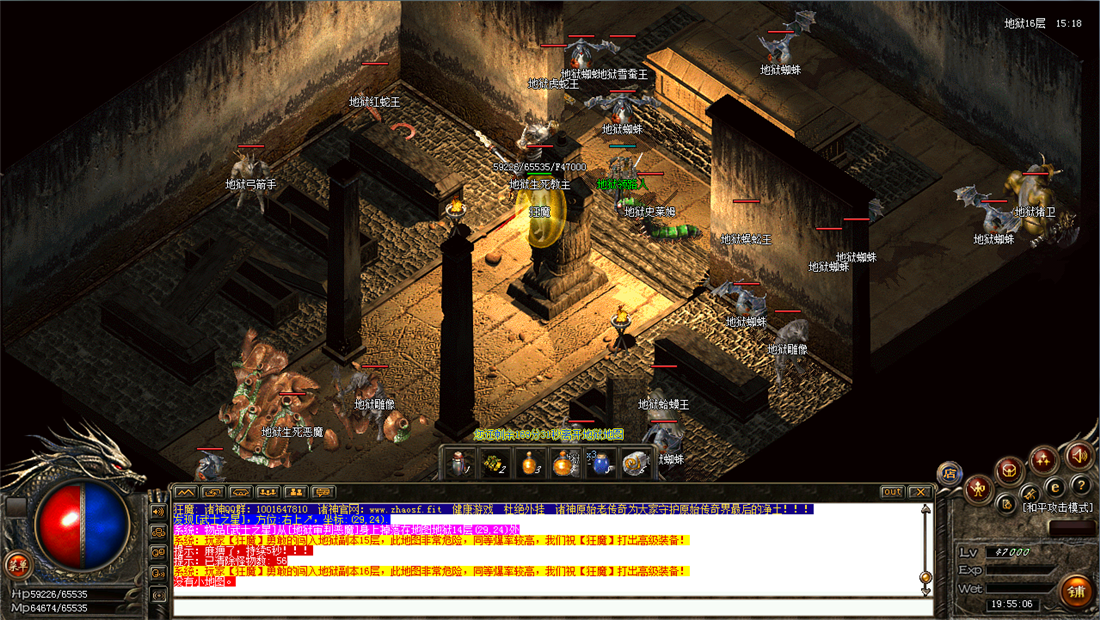Select the gold items in hotbar slot 2

click(495, 463)
